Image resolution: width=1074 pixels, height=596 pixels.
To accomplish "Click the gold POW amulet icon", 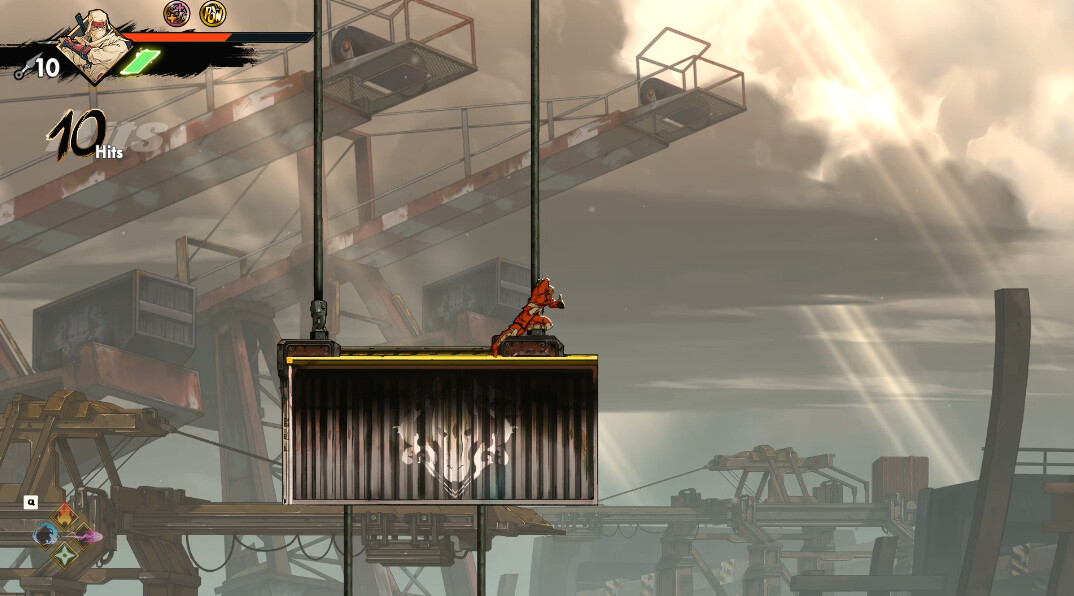I will click(212, 13).
